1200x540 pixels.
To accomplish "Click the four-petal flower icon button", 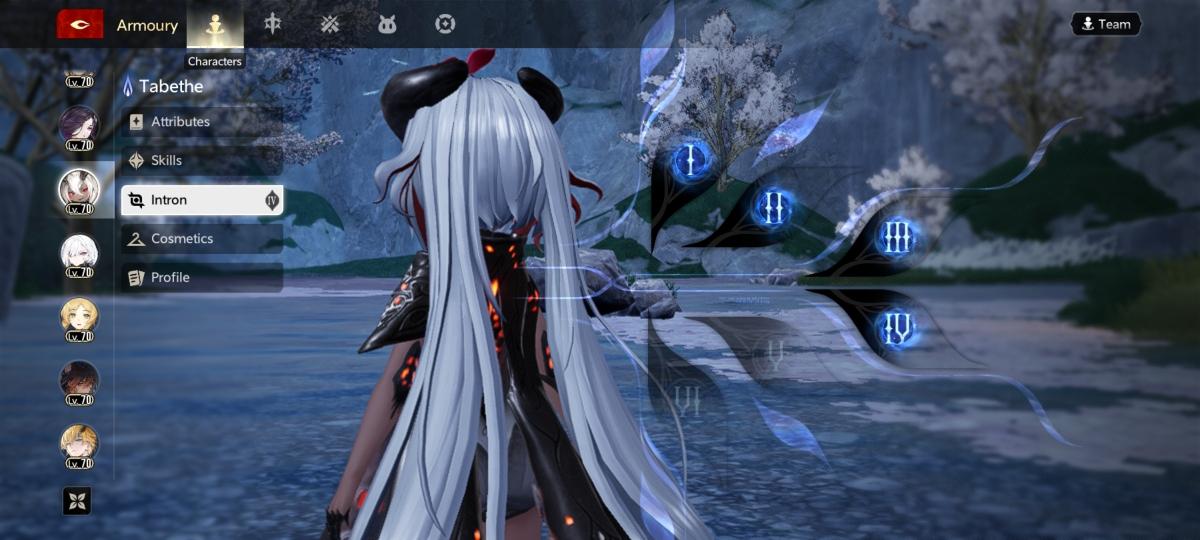I will click(77, 501).
